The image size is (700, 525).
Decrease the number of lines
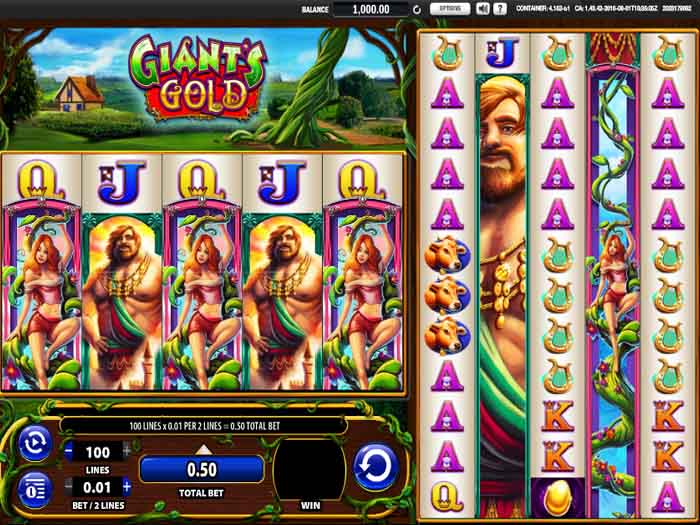69,451
